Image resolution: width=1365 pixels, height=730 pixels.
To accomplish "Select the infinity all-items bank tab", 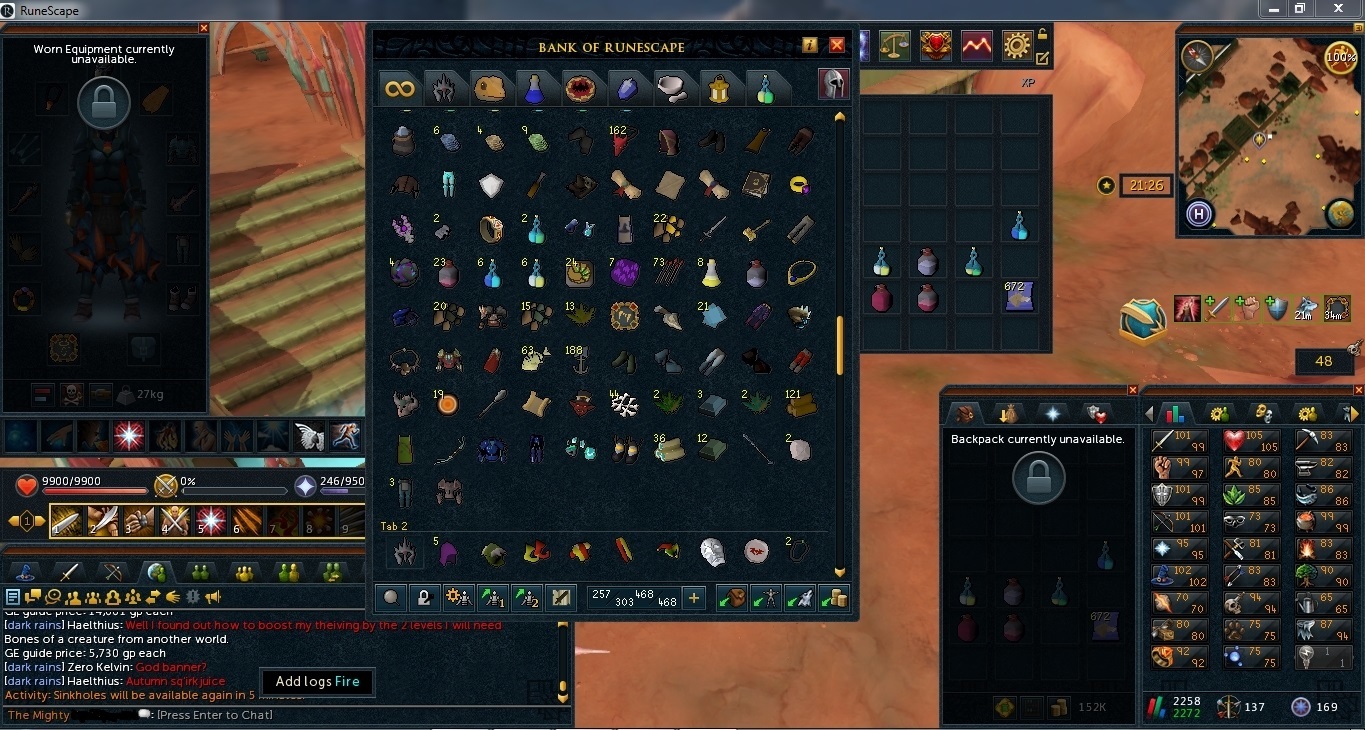I will (x=398, y=88).
